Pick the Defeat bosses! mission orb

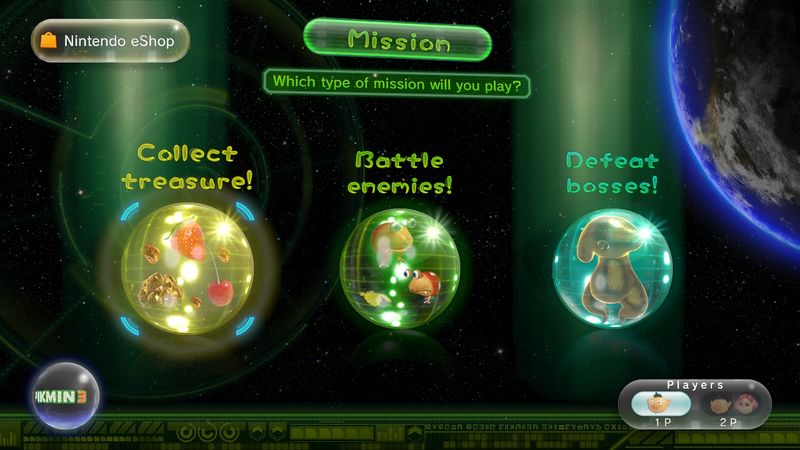coord(612,265)
